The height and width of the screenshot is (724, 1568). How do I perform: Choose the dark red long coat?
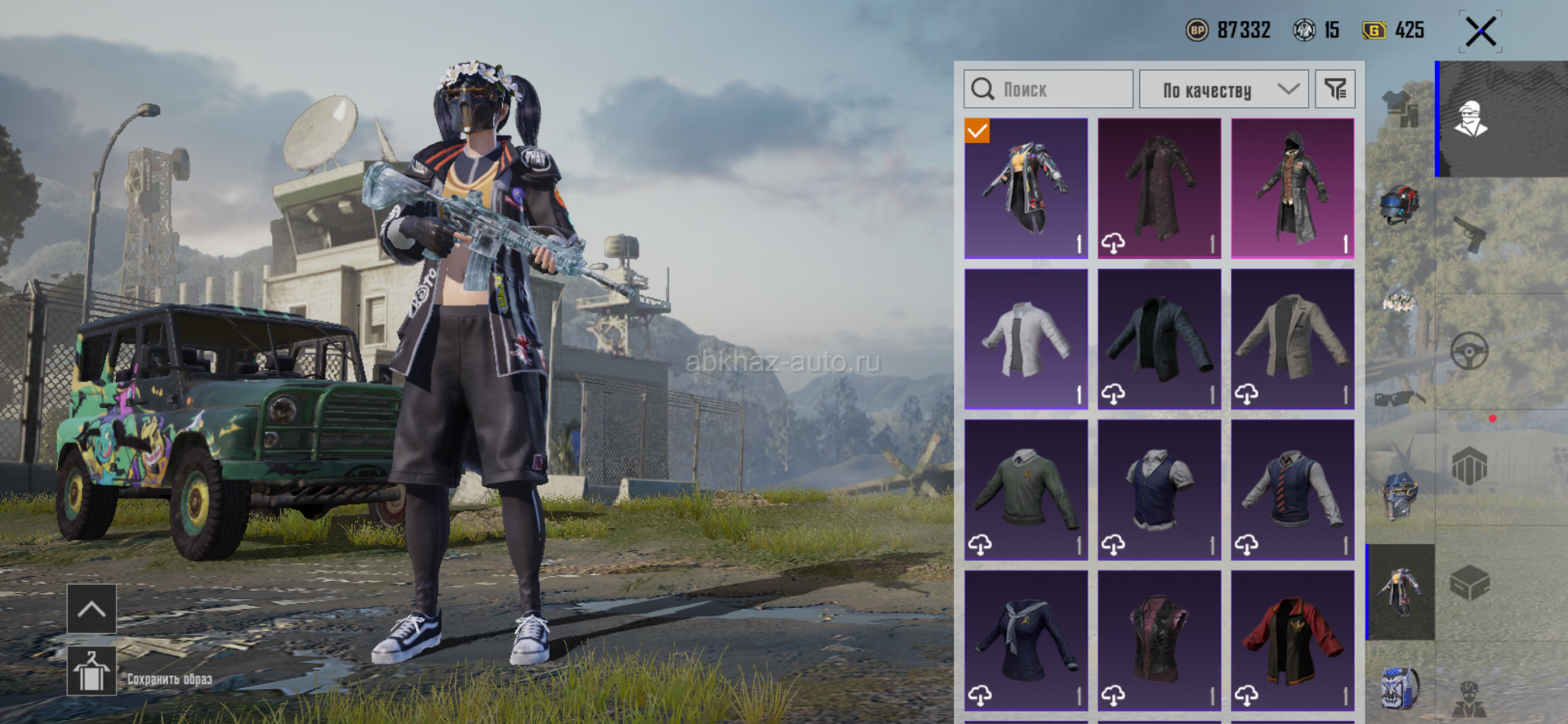(x=1159, y=188)
